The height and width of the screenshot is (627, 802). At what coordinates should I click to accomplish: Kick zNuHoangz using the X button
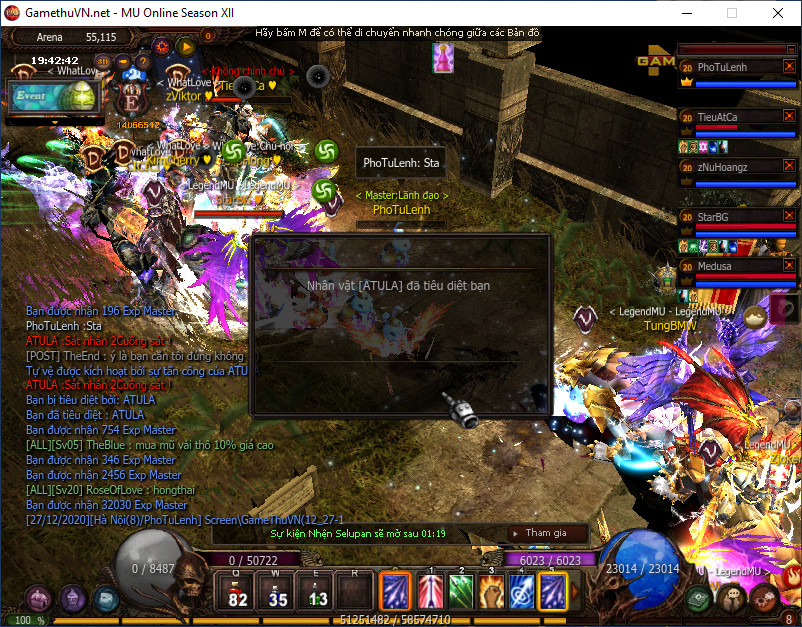[x=789, y=167]
